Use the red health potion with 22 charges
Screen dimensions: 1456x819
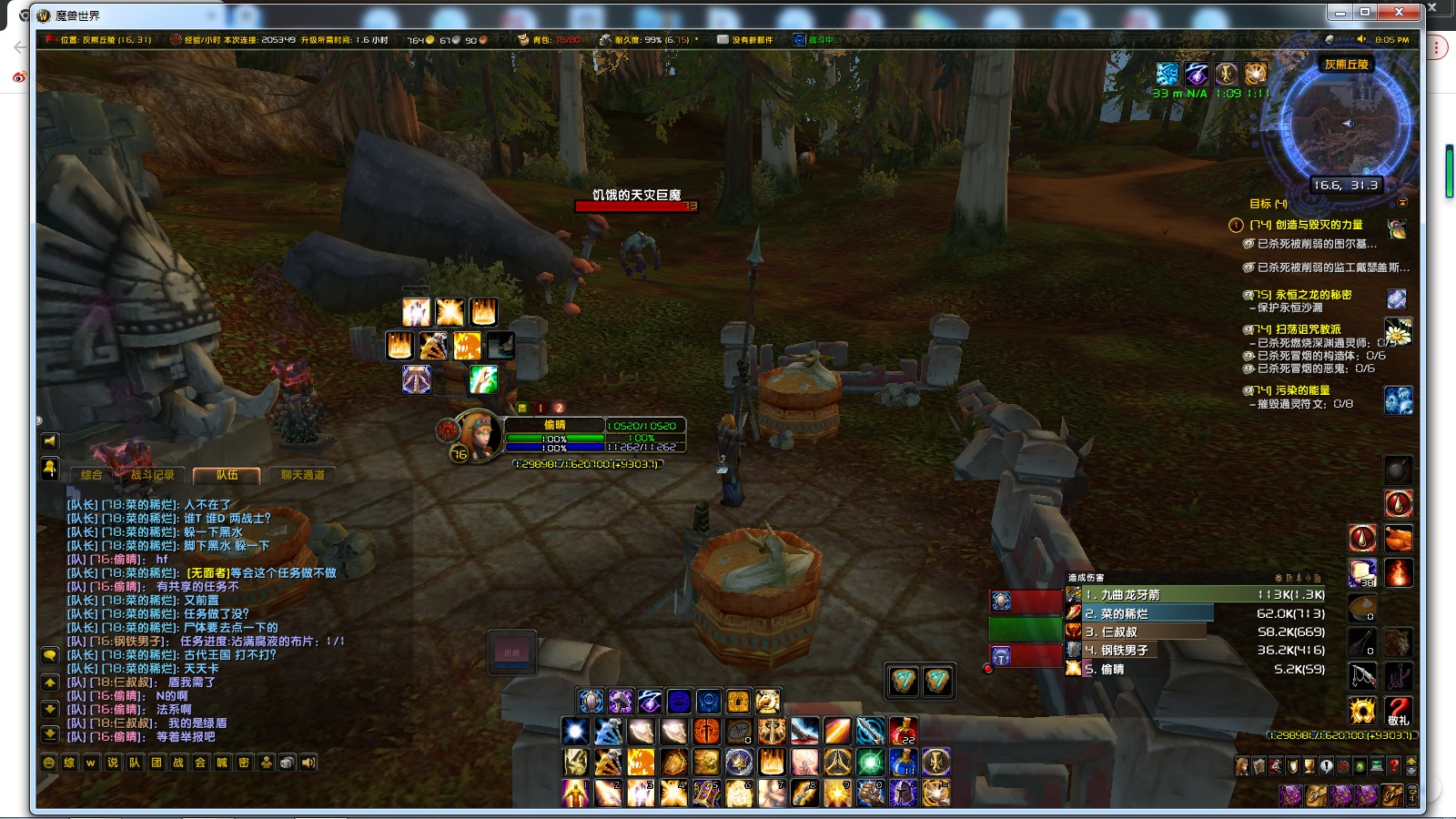click(x=903, y=731)
